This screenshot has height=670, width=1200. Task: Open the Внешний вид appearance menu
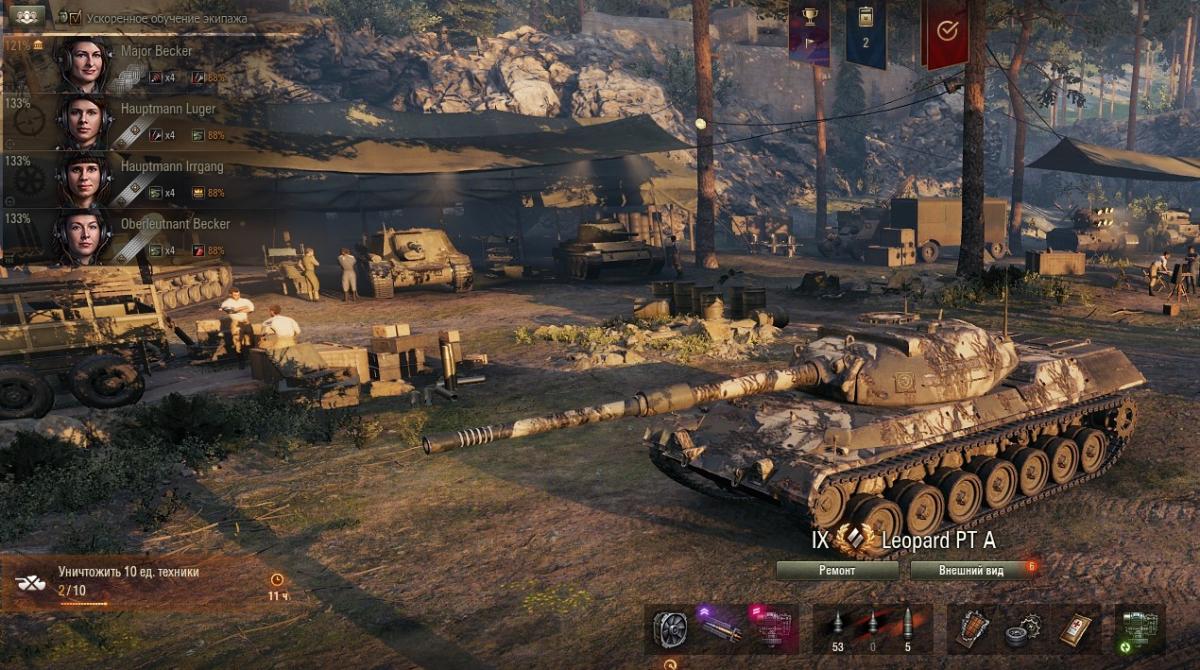point(970,570)
